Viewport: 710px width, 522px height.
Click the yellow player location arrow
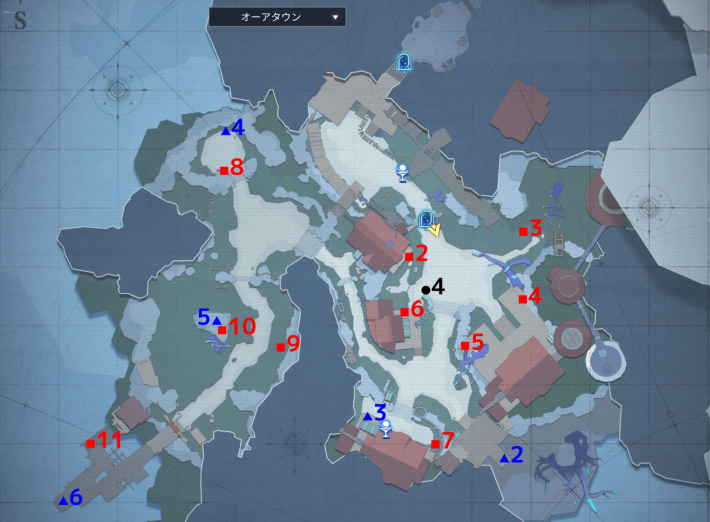(436, 230)
